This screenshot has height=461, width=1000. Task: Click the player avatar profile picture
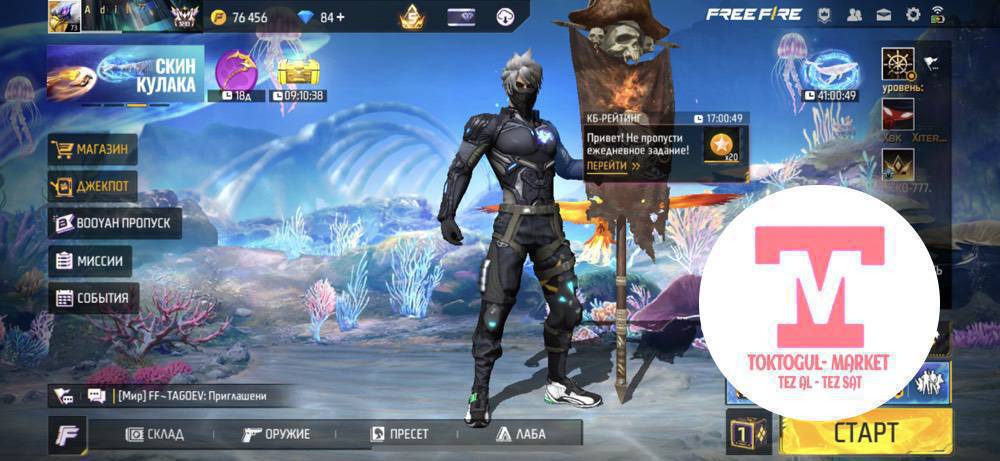pos(64,16)
